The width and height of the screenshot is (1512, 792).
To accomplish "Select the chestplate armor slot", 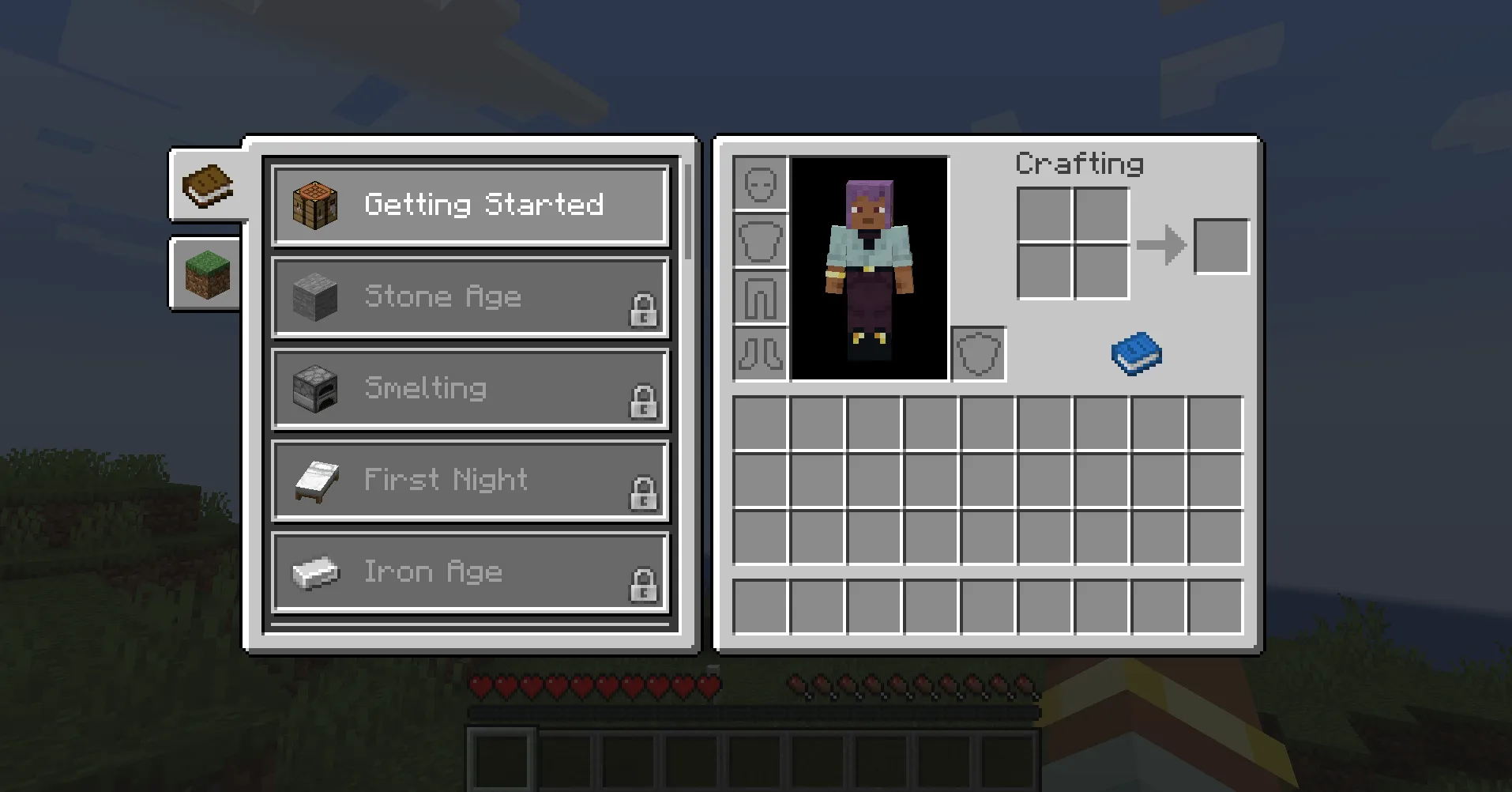I will click(x=760, y=240).
